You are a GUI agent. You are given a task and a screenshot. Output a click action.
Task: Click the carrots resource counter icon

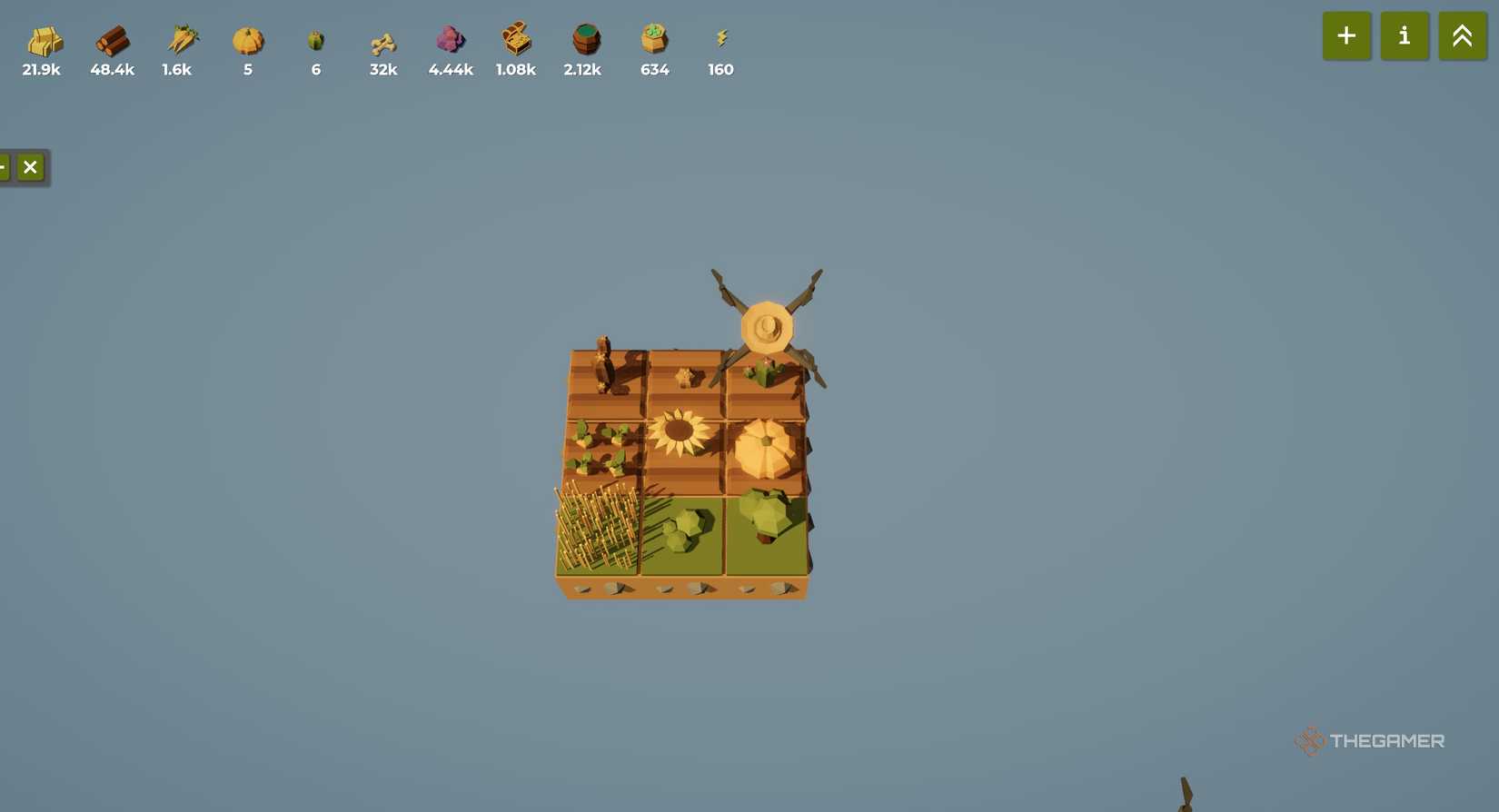point(178,41)
